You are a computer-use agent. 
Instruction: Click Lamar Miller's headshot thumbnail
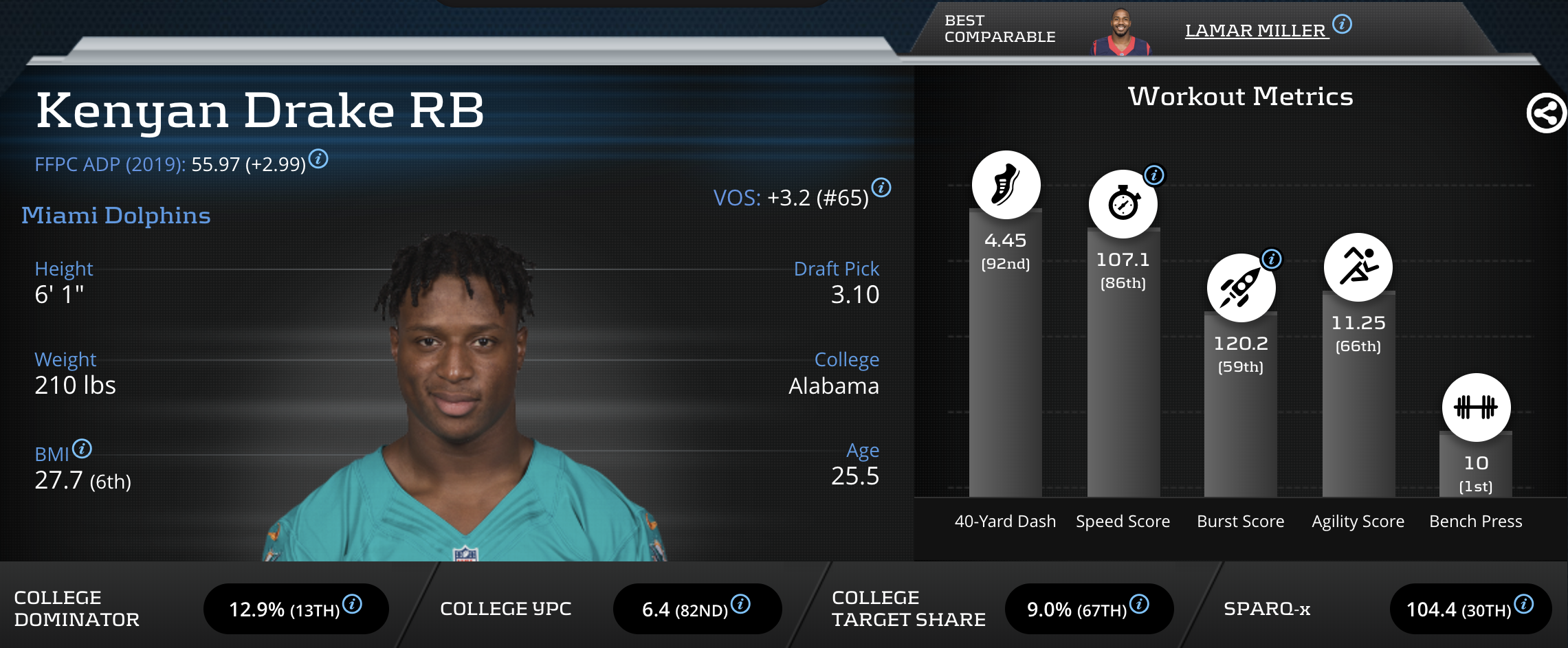point(1121,32)
